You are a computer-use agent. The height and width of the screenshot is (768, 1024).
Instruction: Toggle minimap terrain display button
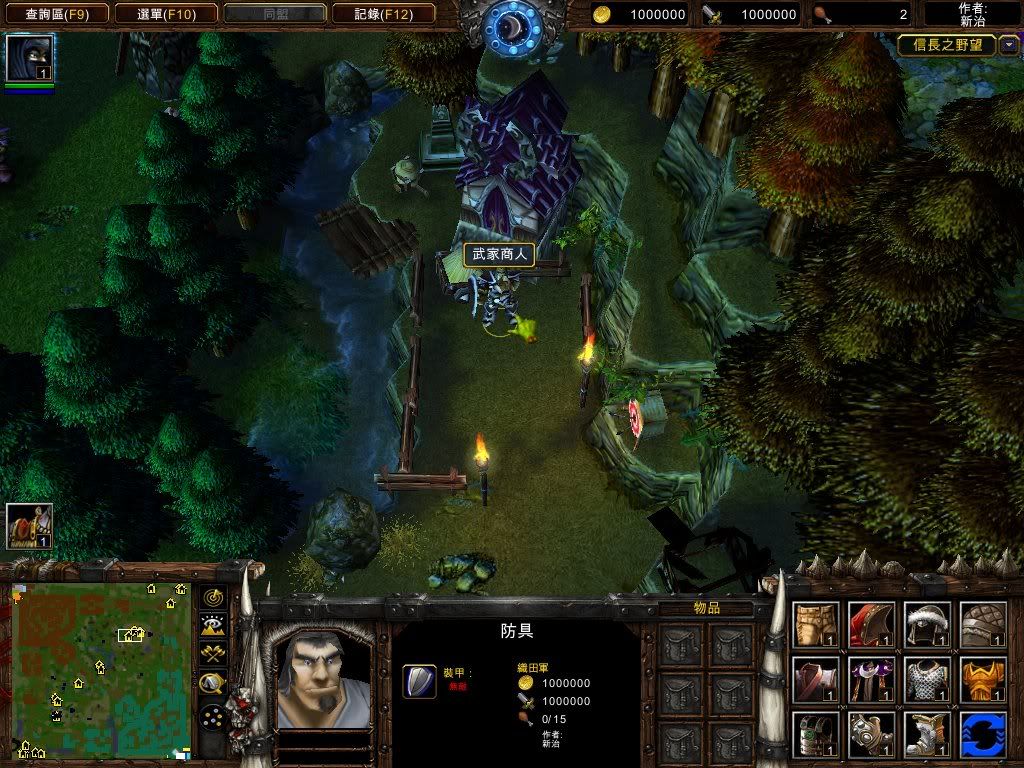tap(212, 625)
